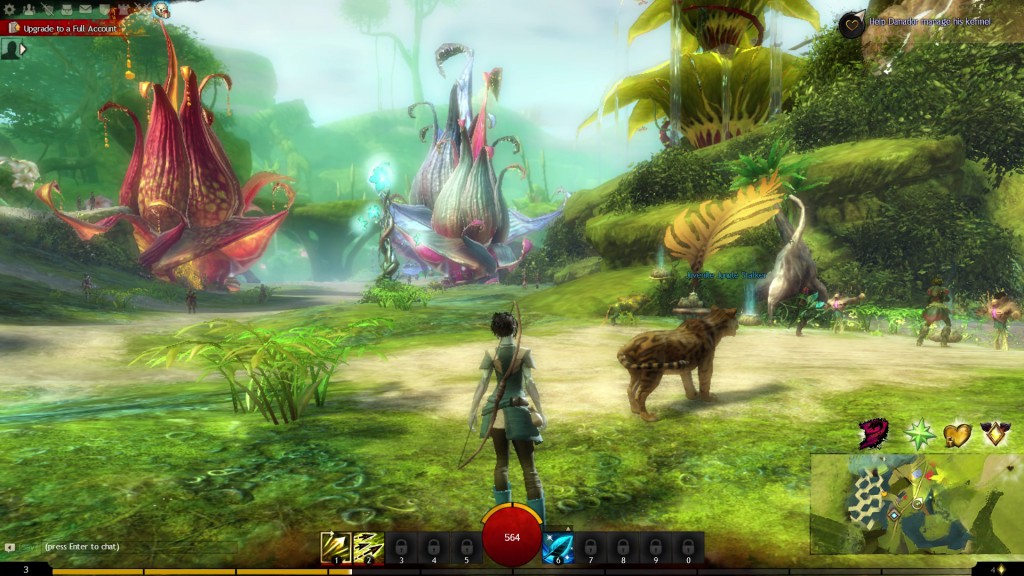This screenshot has width=1024, height=576.
Task: Click the minimap
Action: (916, 504)
